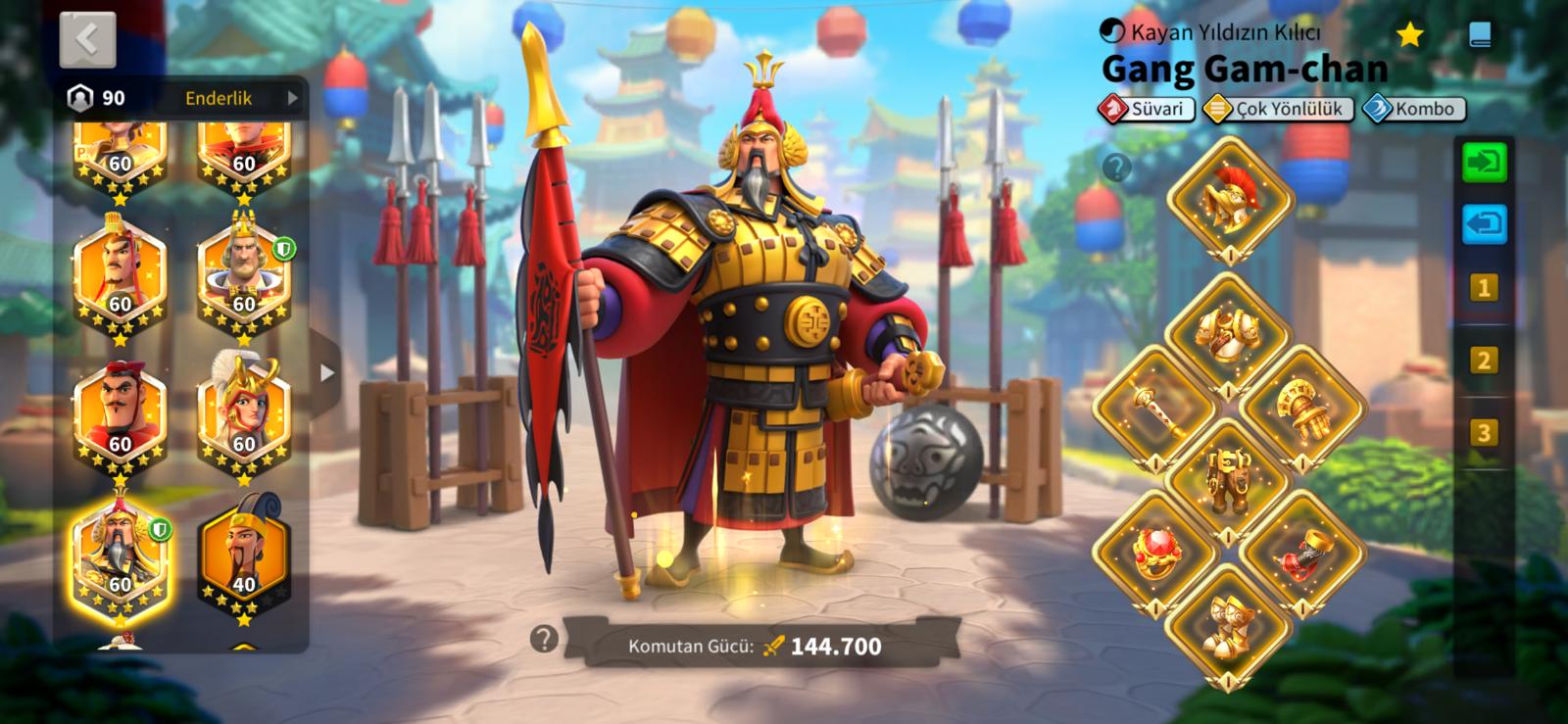Choose the white-haired female commander portrait

tap(243, 412)
